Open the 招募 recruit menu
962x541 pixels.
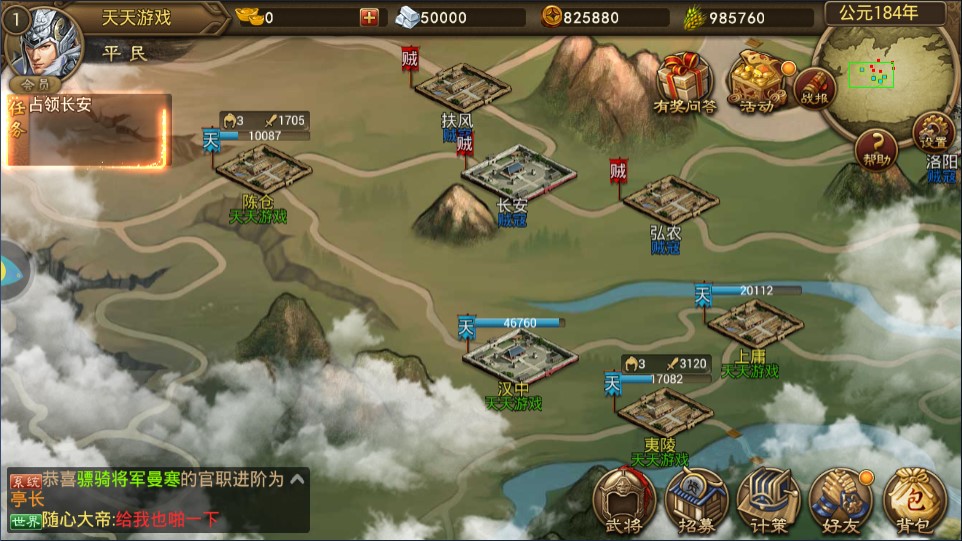tap(697, 498)
